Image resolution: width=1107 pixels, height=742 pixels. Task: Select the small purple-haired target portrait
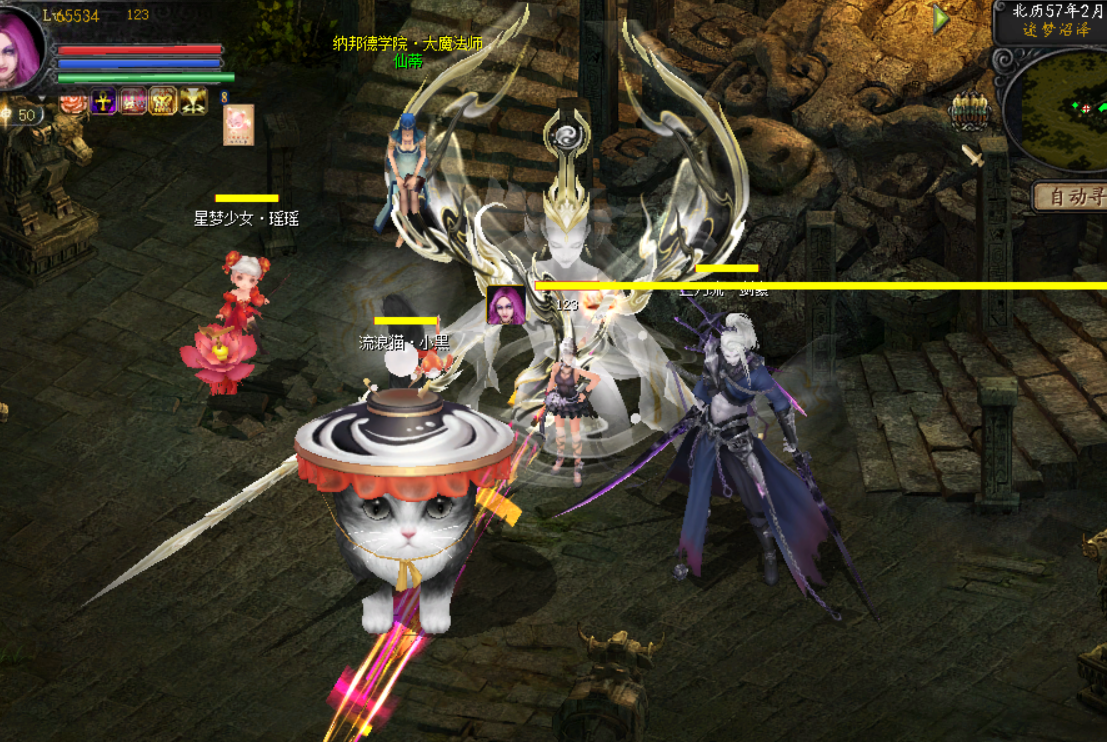point(506,305)
